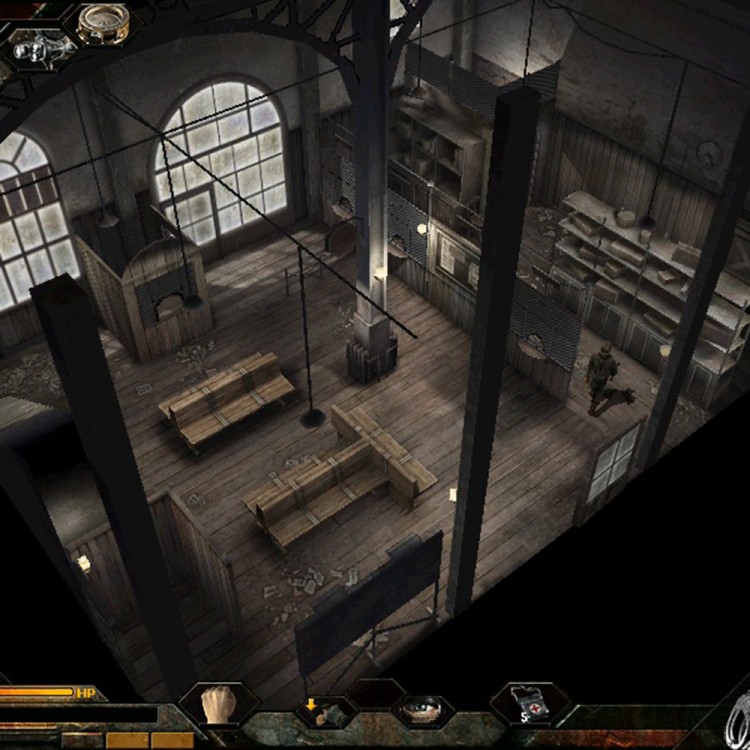Open the binoculars icon
The width and height of the screenshot is (750, 750).
click(36, 46)
